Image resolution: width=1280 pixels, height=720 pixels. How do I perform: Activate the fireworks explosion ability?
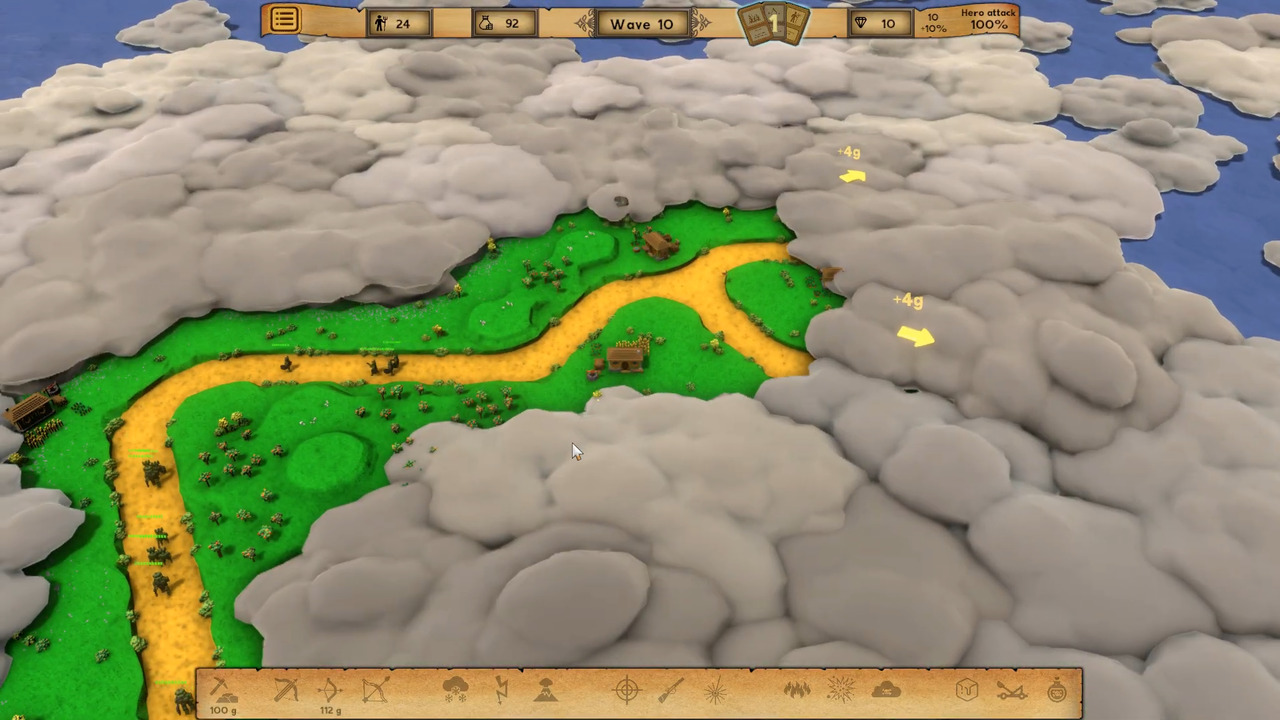point(841,689)
